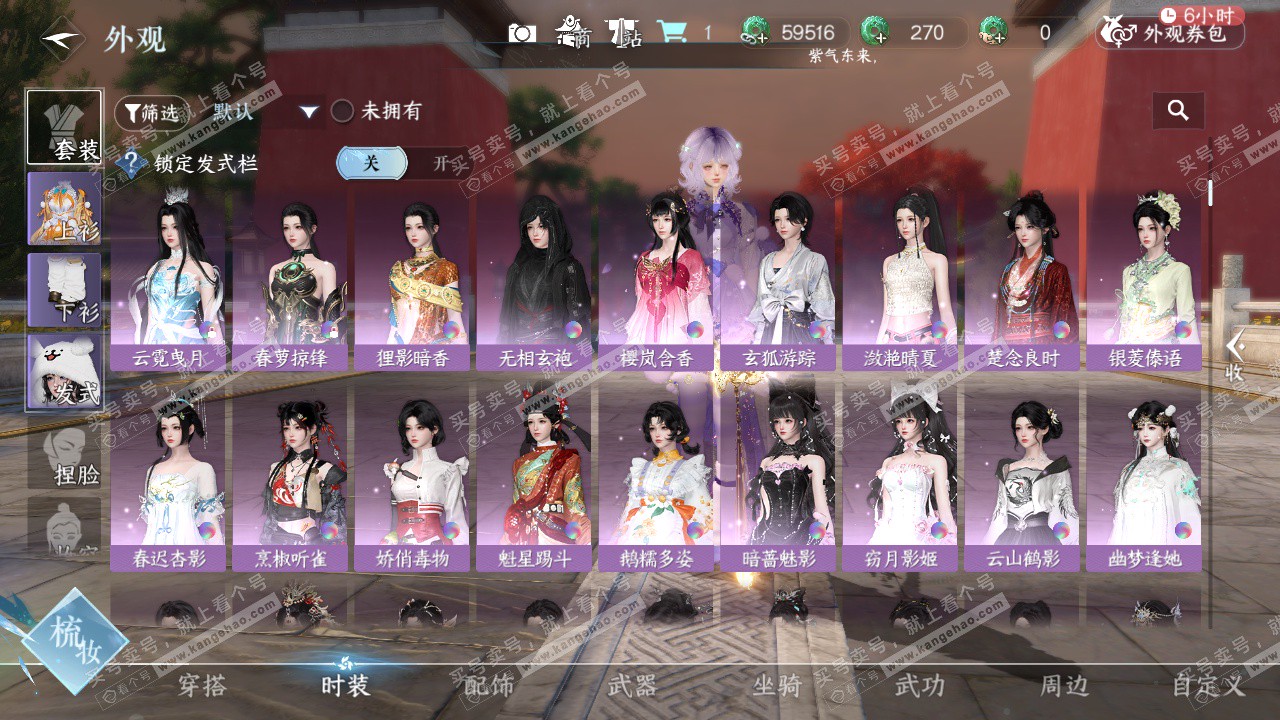Viewport: 1280px width, 720px height.
Task: Open the 坐骑 mount tab
Action: coord(777,686)
